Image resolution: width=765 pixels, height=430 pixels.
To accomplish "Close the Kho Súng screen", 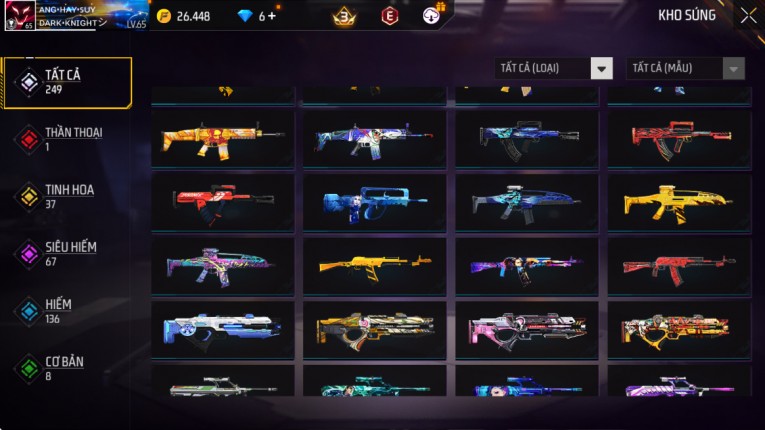I will [748, 16].
